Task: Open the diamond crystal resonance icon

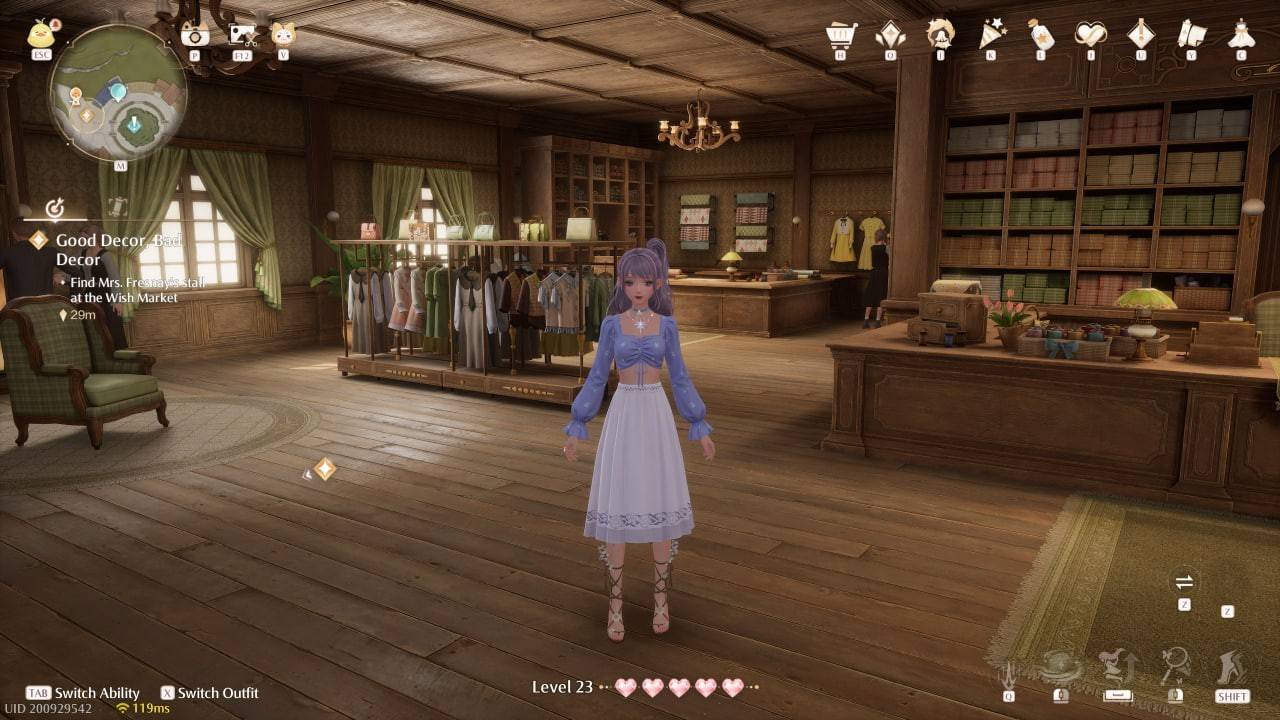Action: pyautogui.click(x=890, y=35)
